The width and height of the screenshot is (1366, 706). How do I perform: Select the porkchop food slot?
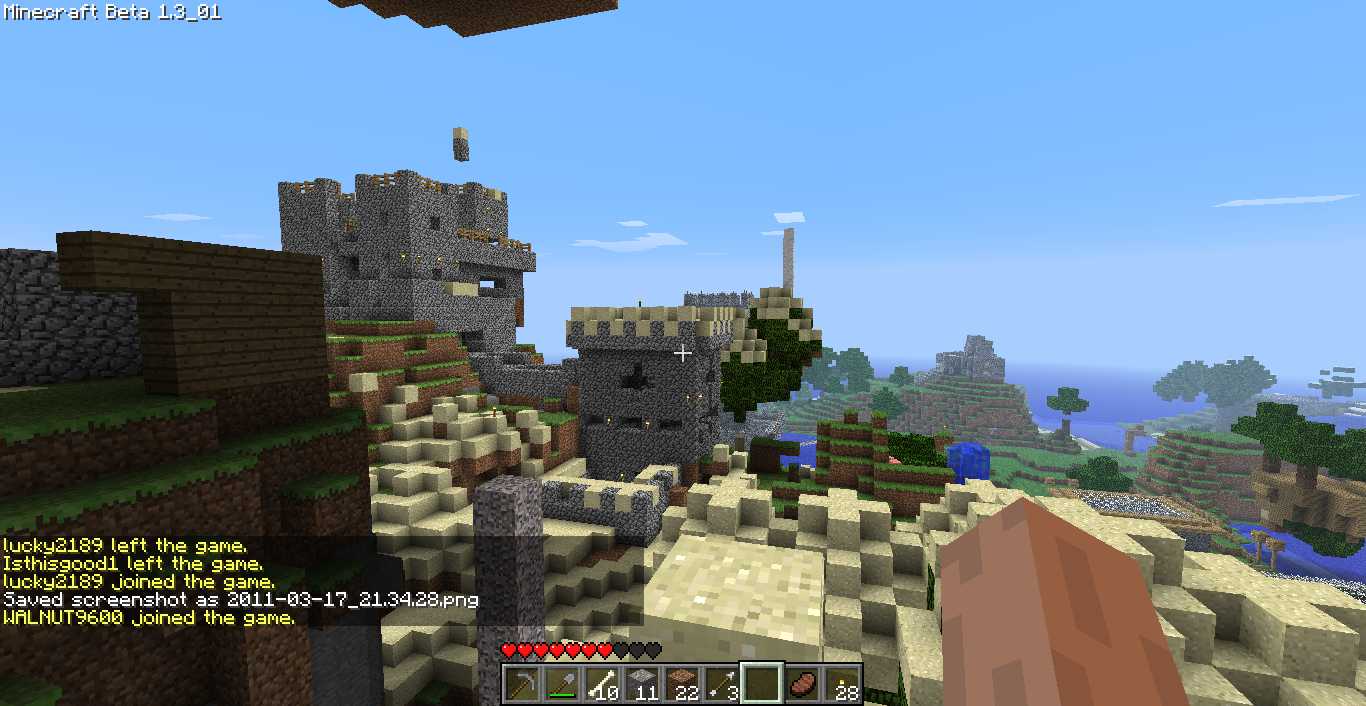click(x=802, y=685)
